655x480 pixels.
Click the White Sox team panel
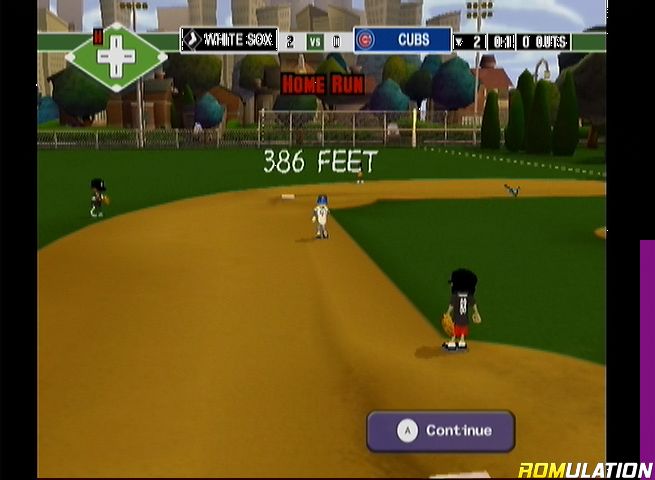coord(229,40)
